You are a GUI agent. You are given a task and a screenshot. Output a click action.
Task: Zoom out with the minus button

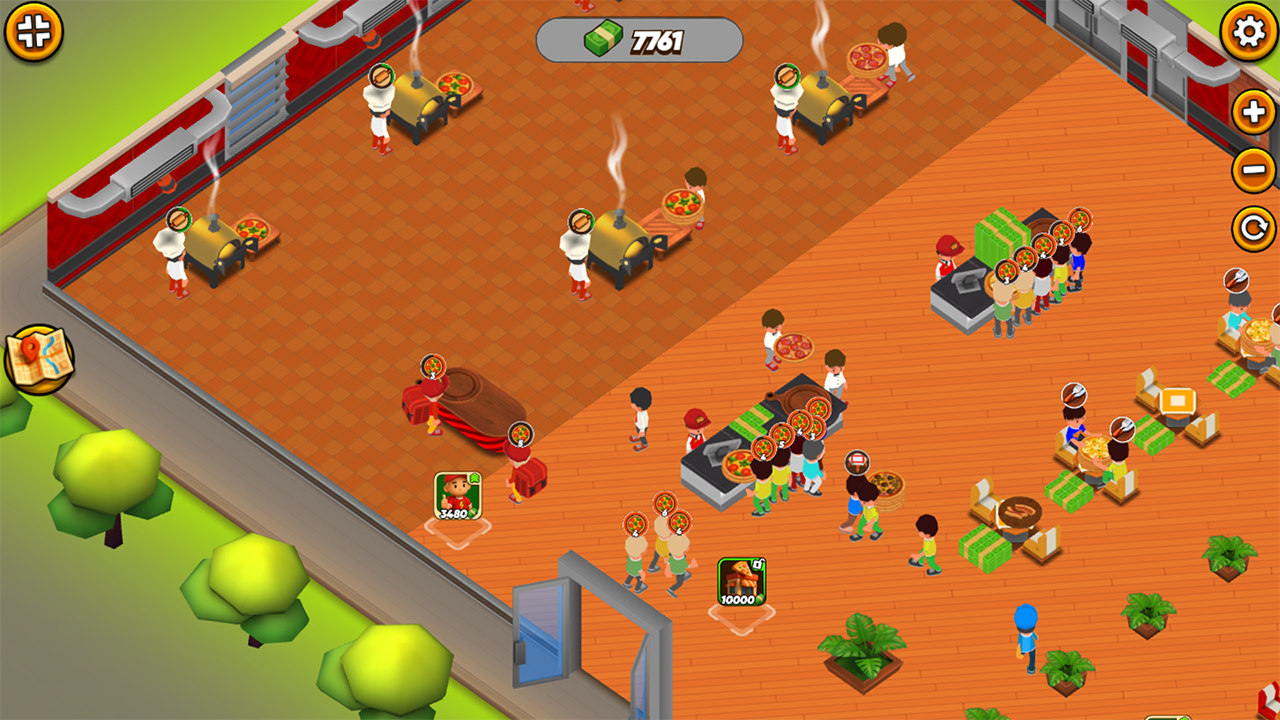tap(1253, 170)
